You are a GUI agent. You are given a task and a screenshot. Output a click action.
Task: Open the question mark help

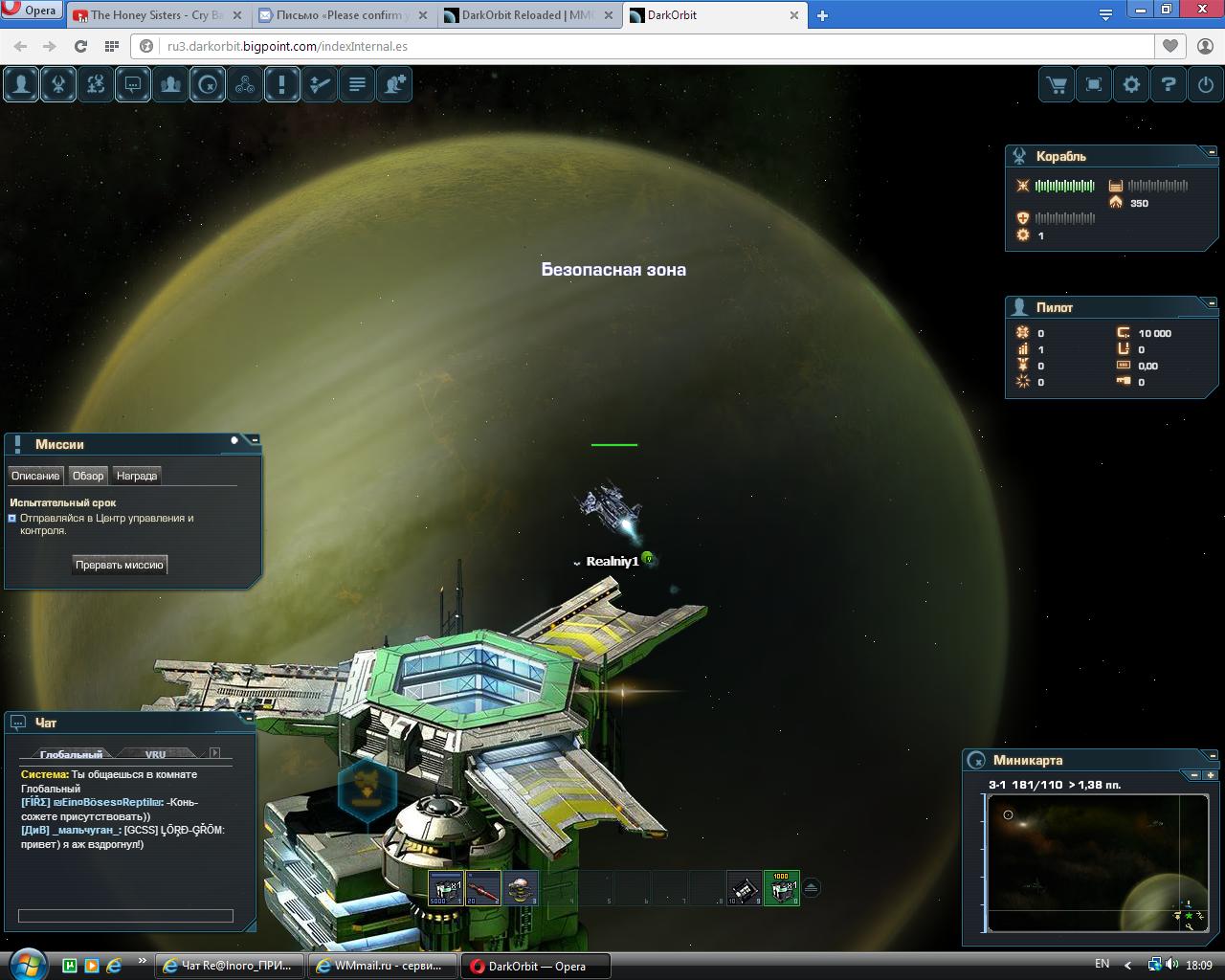coord(1169,84)
